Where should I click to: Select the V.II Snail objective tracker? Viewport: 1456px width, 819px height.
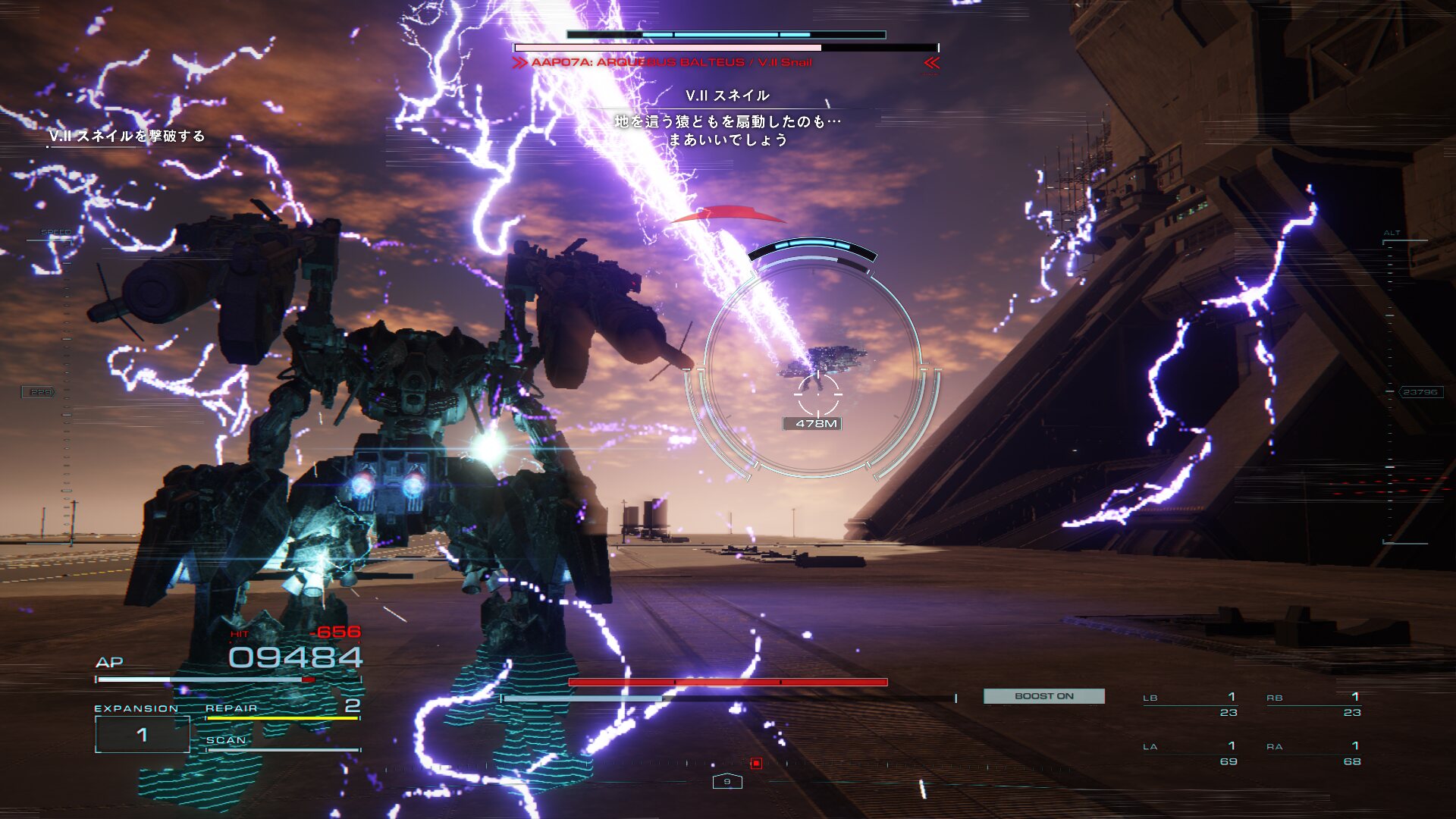coord(127,136)
